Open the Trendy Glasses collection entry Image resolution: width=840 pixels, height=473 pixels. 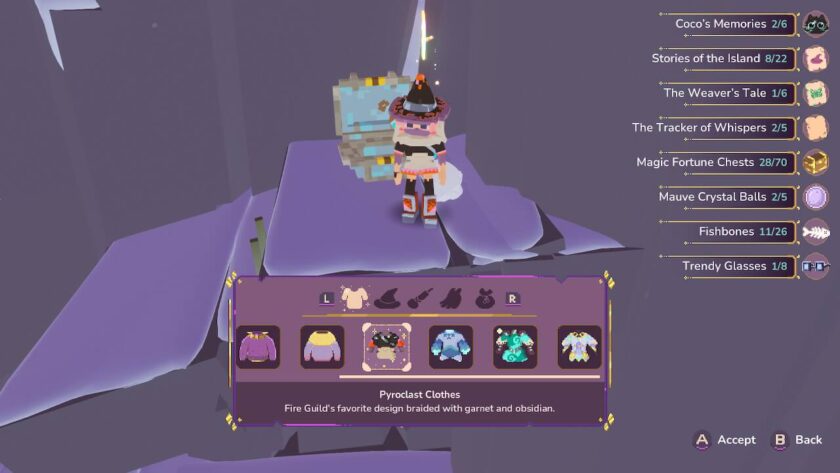tap(738, 266)
